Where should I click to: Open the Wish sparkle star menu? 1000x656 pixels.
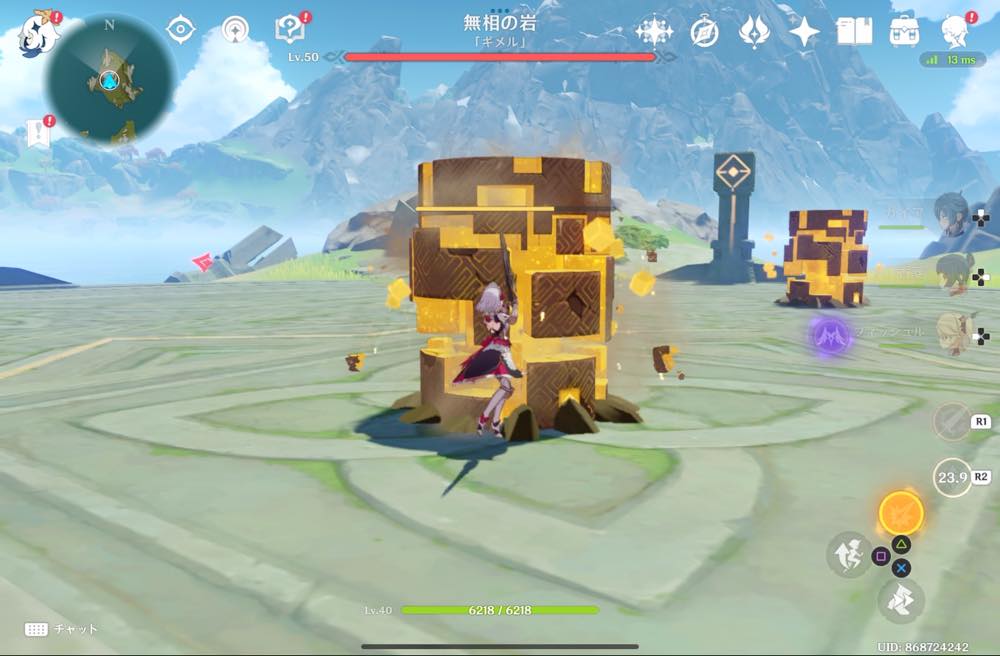coord(654,32)
